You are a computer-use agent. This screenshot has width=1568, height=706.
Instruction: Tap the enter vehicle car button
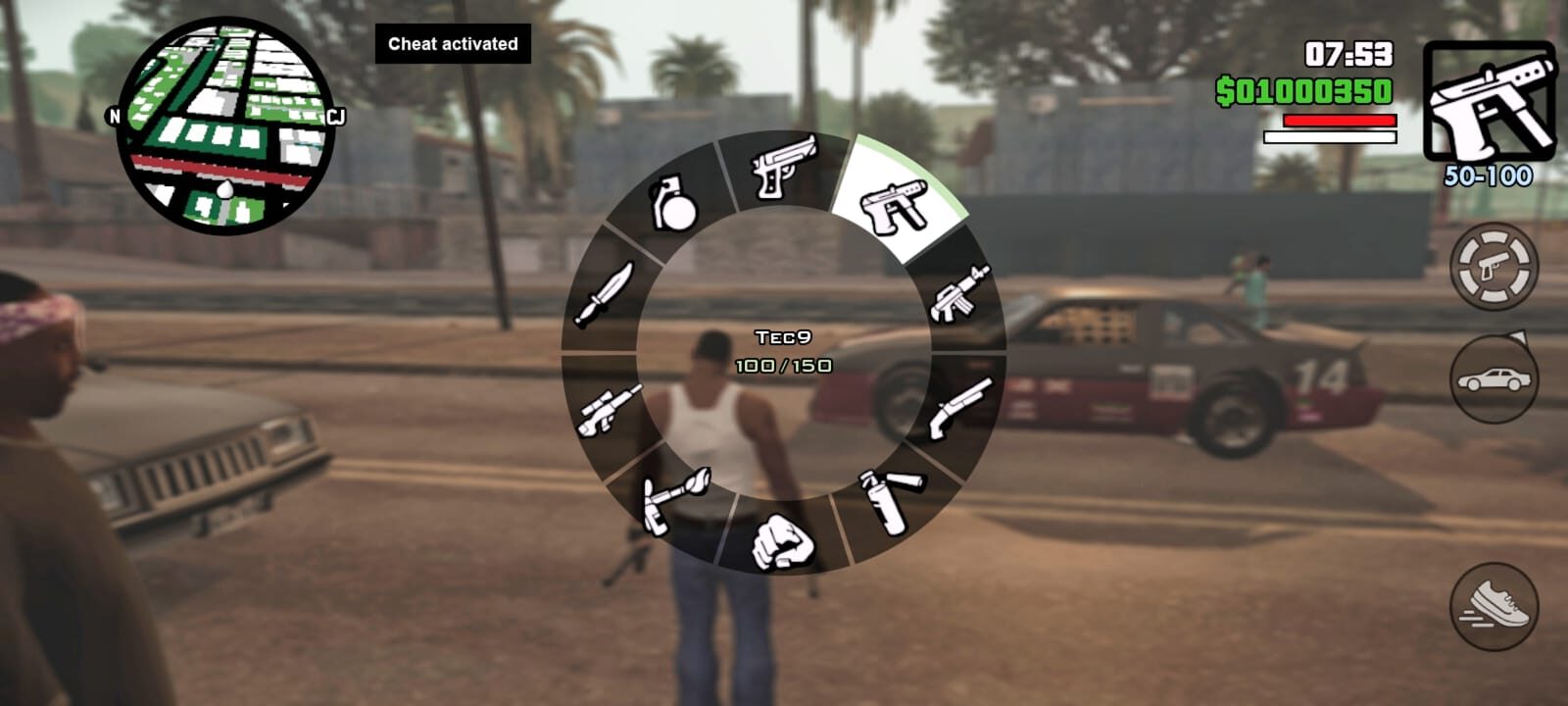(1494, 379)
